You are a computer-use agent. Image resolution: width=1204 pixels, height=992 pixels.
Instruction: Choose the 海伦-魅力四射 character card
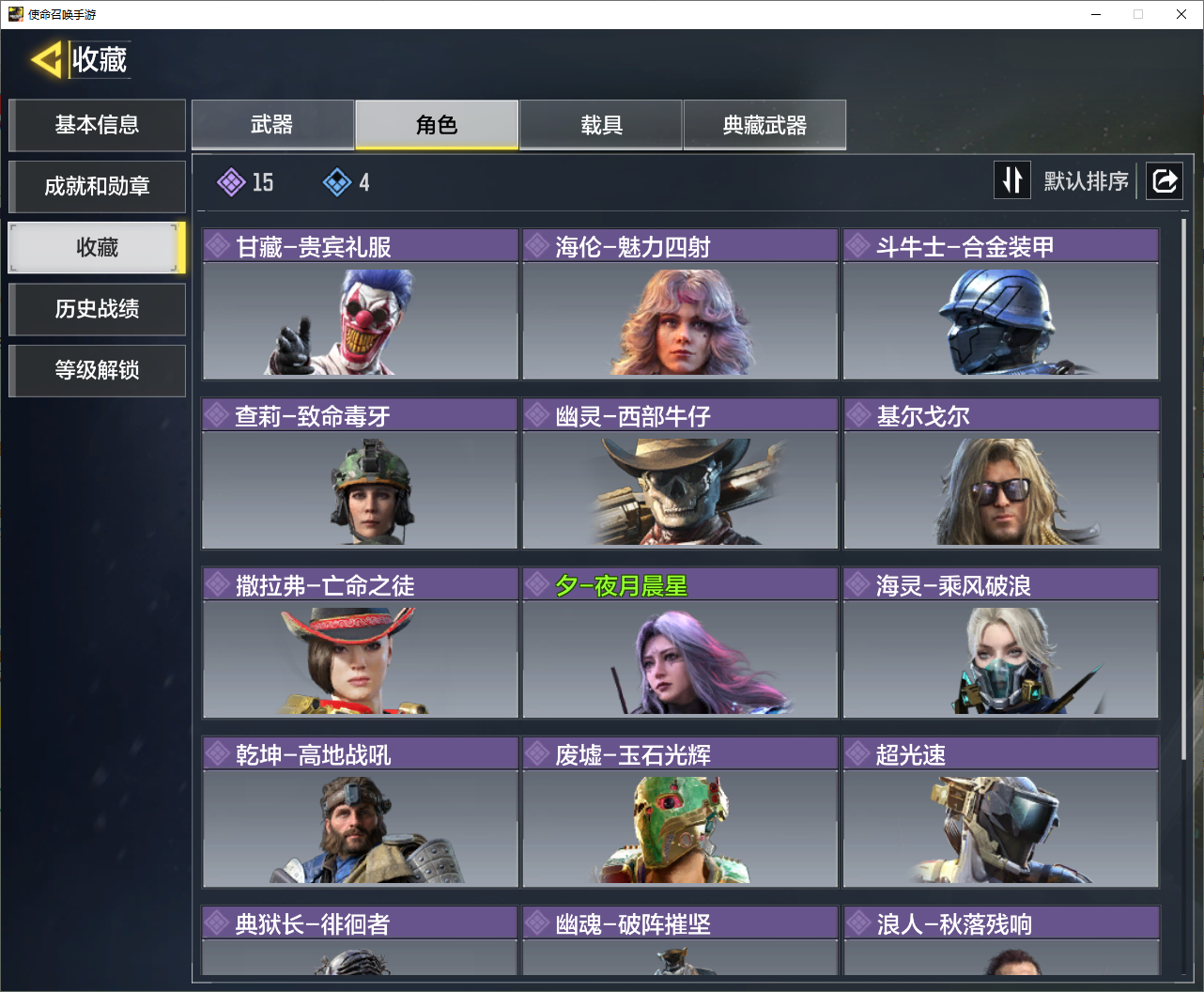click(x=680, y=304)
